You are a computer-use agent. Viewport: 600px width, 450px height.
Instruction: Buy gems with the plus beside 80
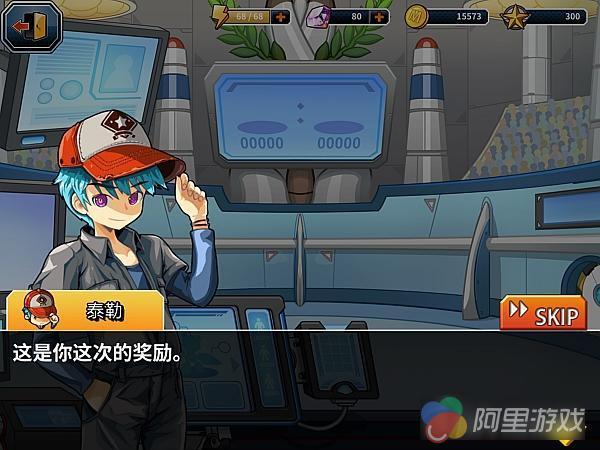(x=379, y=17)
